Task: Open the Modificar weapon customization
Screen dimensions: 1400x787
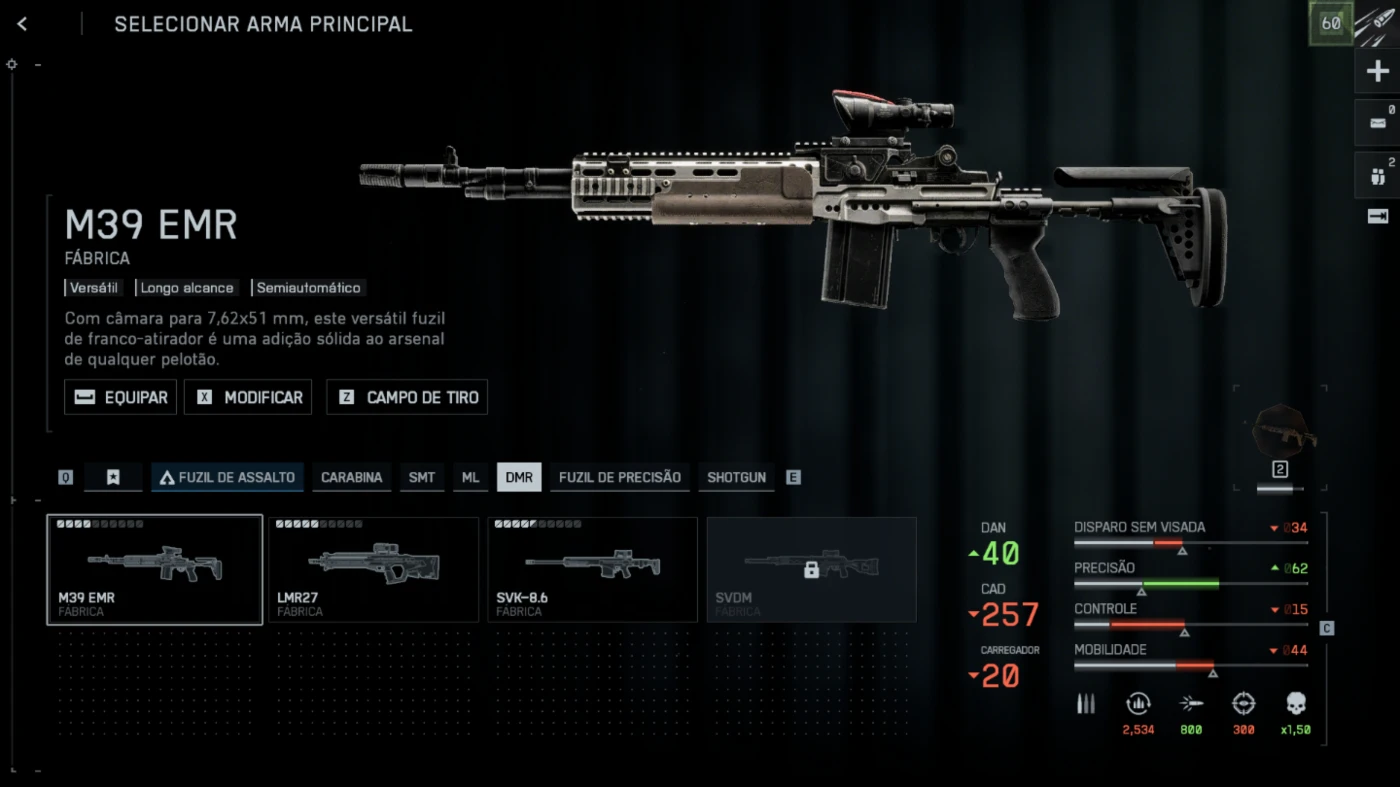Action: coord(248,397)
